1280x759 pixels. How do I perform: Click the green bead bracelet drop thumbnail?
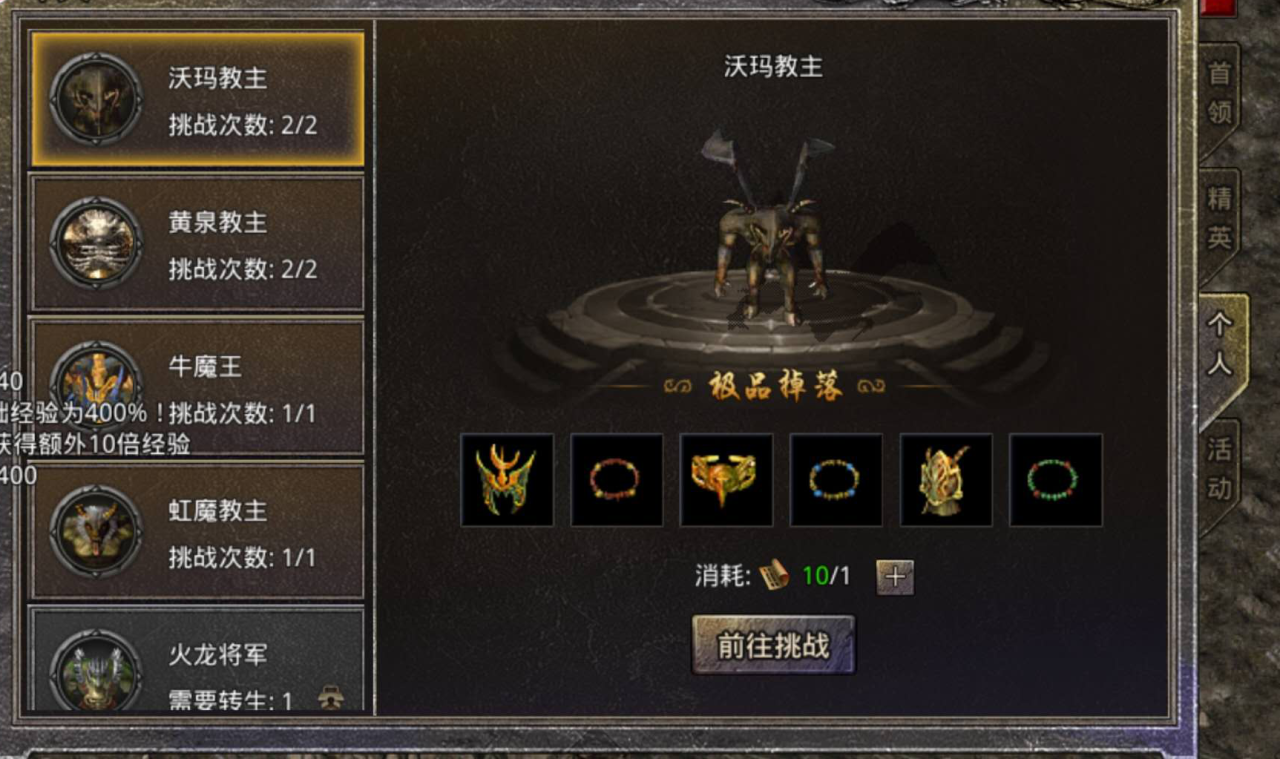coord(1055,479)
